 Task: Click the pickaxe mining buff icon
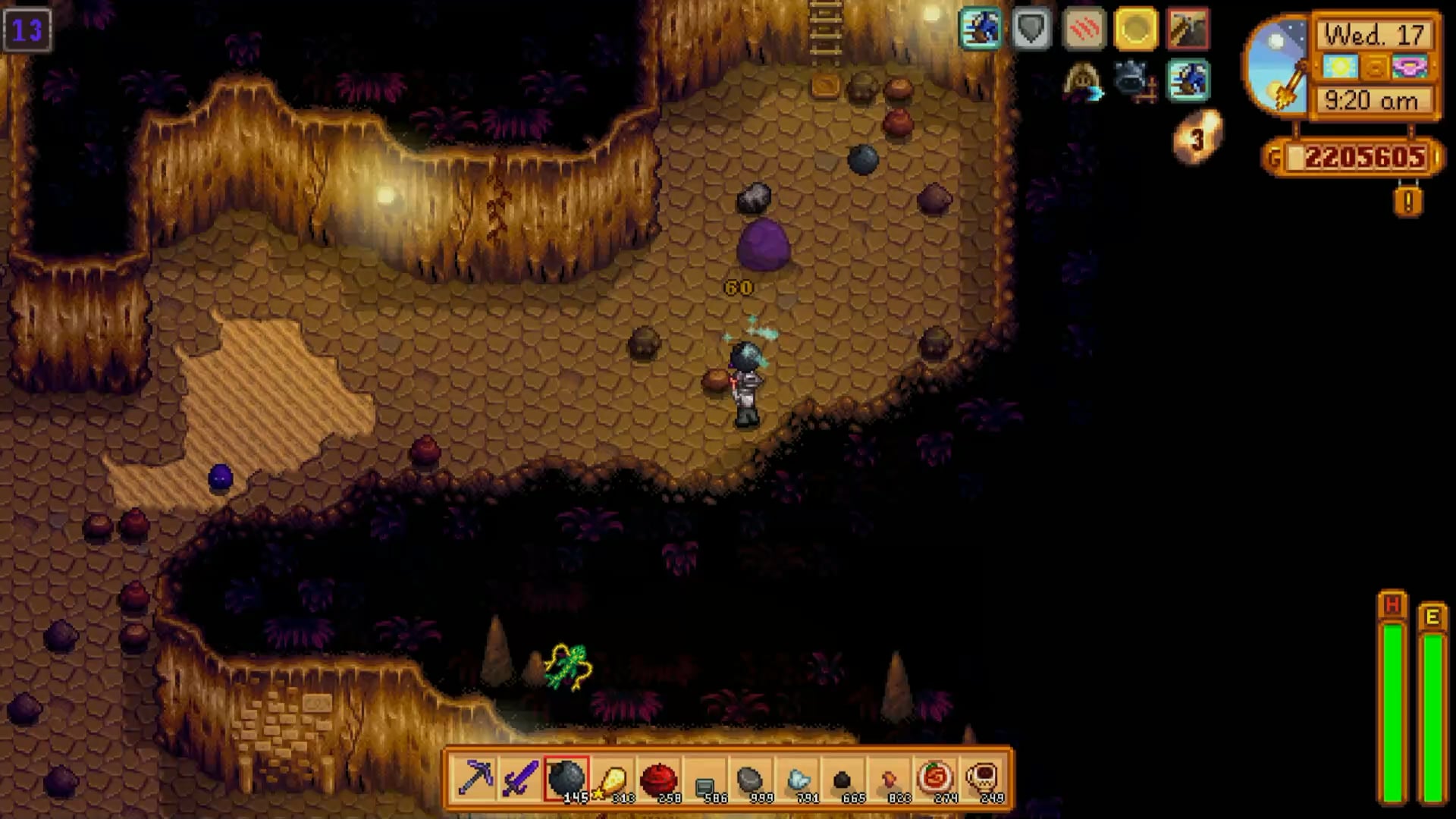click(x=1188, y=29)
